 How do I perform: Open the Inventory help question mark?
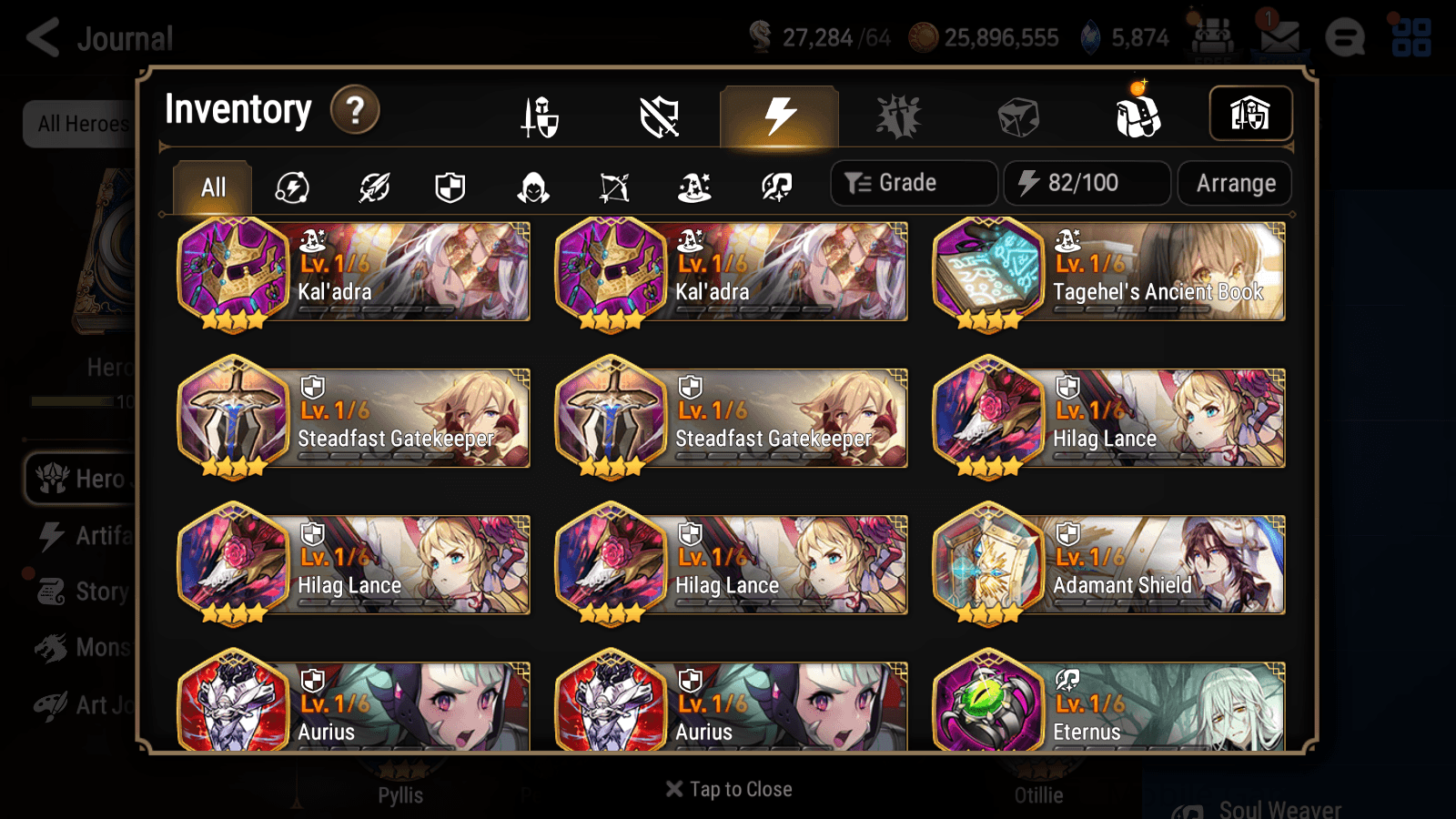coord(354,109)
